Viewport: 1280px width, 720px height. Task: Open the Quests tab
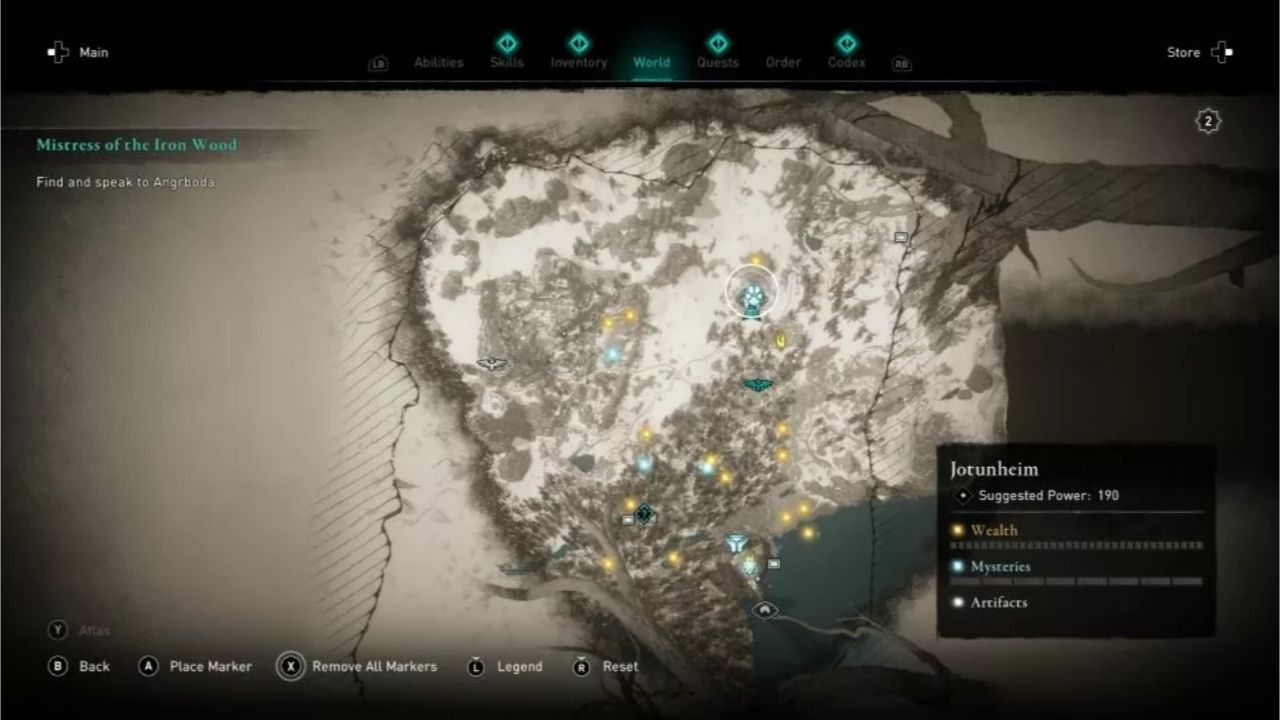point(717,62)
